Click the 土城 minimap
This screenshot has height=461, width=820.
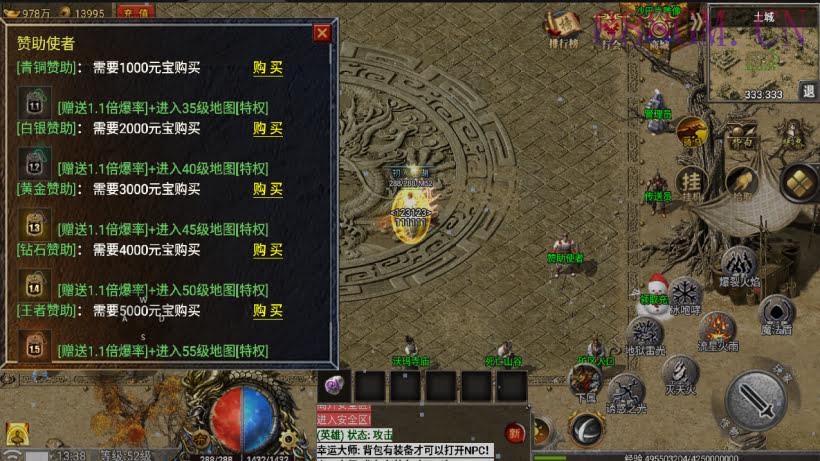point(762,55)
